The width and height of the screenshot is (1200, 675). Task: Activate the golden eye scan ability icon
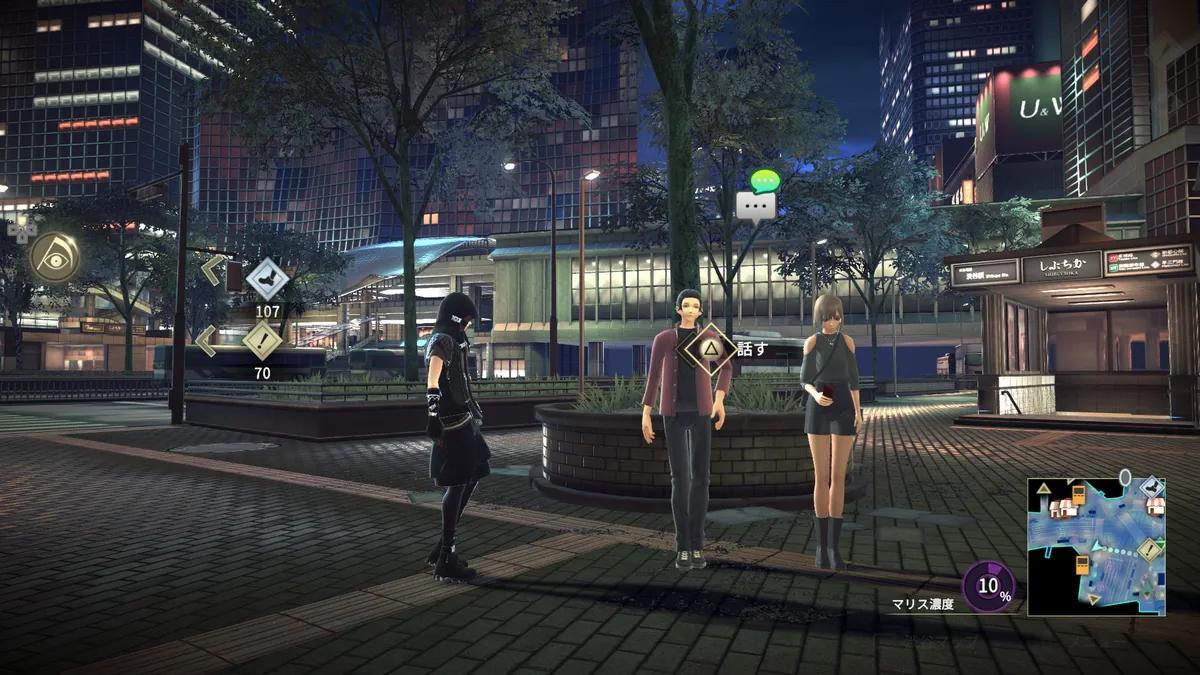coord(54,257)
